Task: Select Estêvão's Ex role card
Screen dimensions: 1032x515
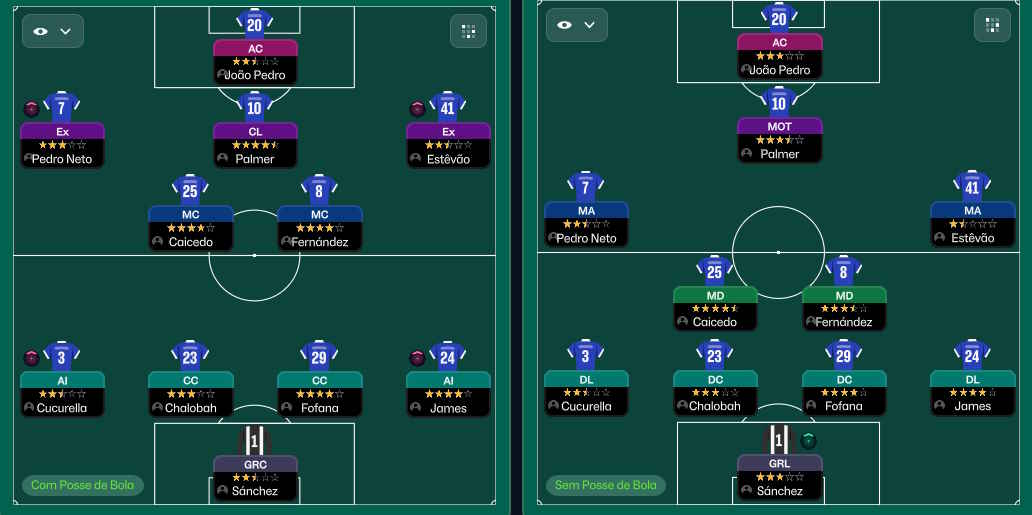Action: (448, 145)
